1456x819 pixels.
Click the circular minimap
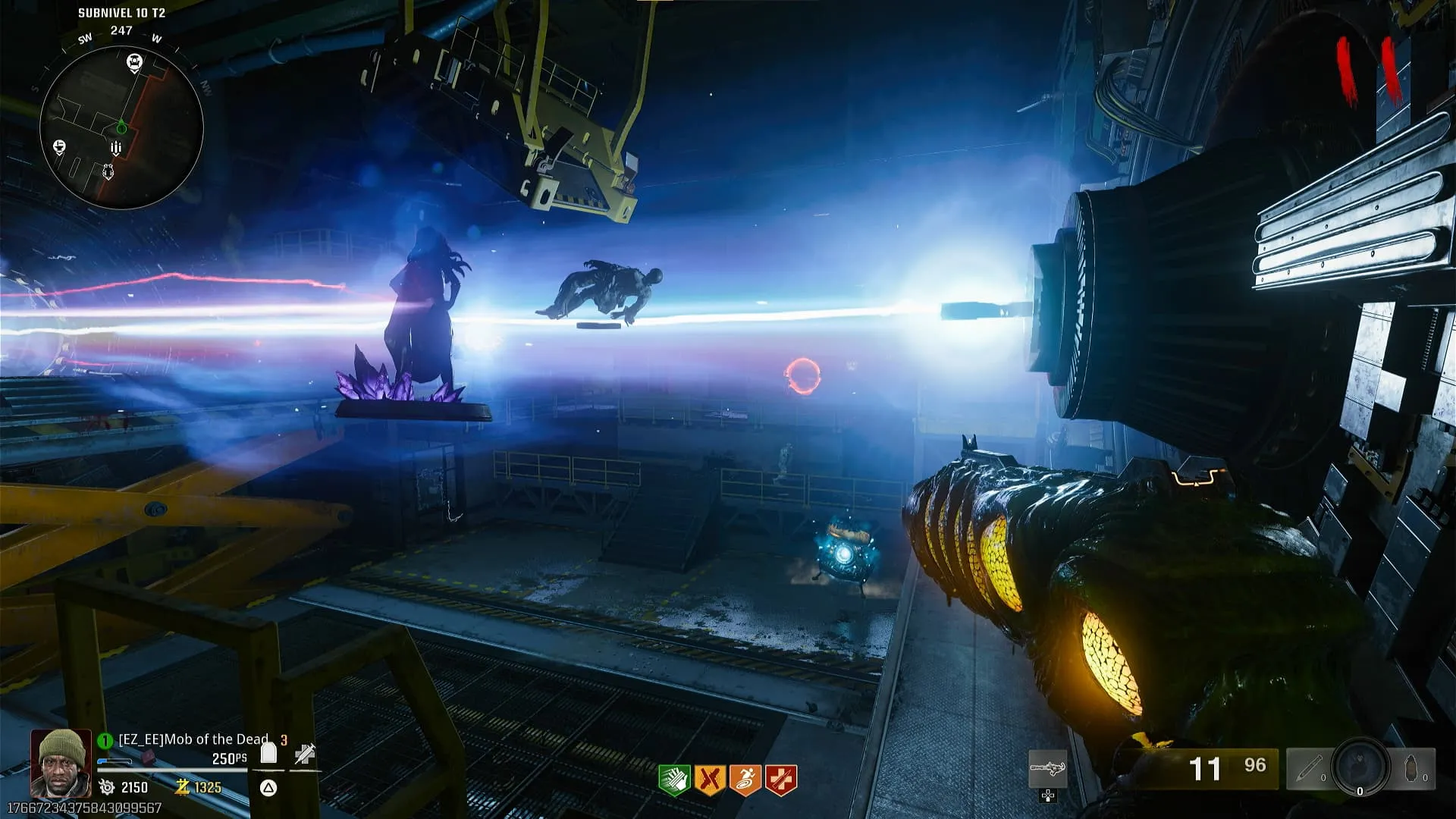[x=121, y=127]
